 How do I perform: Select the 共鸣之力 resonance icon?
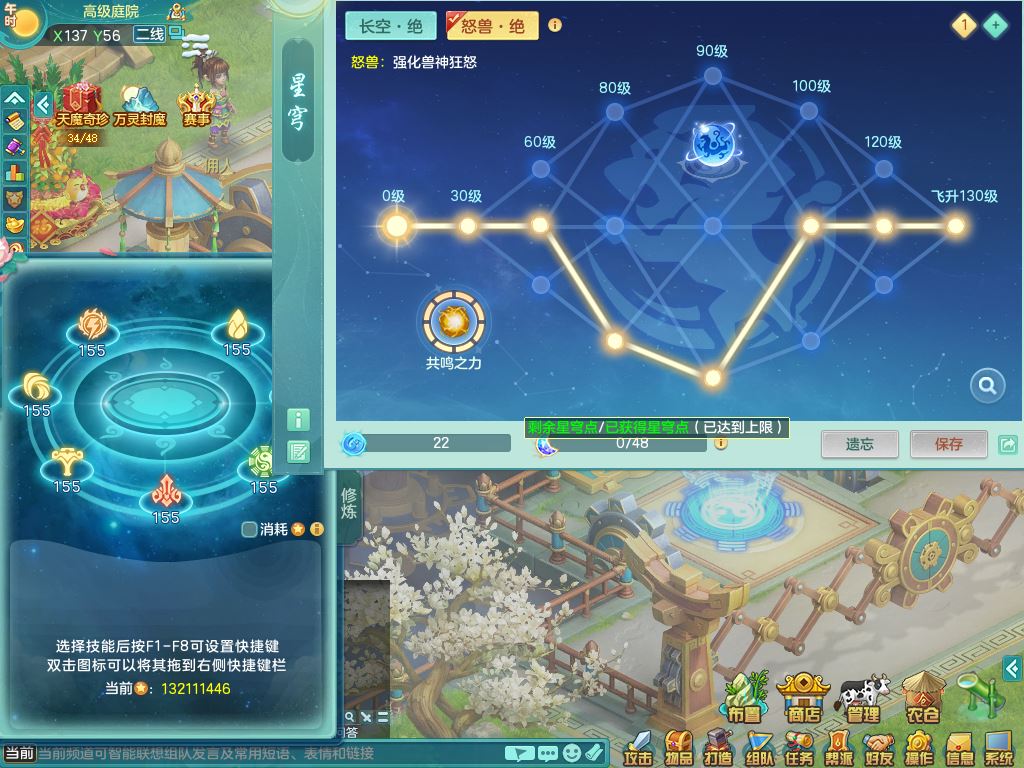454,322
